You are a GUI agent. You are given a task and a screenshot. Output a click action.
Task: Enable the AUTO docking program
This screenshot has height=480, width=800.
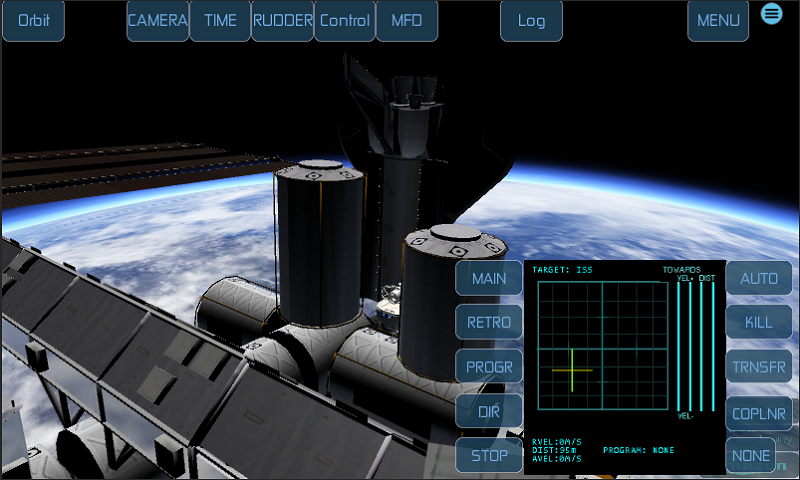click(x=759, y=278)
